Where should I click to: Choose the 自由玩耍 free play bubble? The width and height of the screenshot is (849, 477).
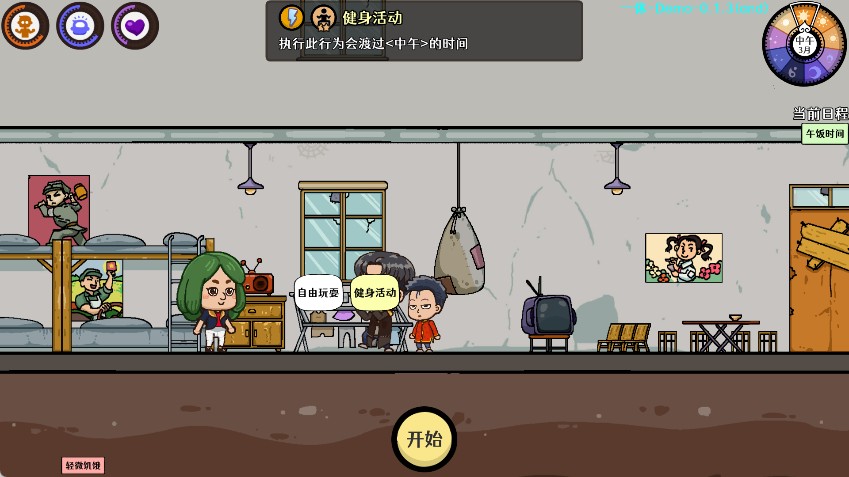tap(317, 293)
